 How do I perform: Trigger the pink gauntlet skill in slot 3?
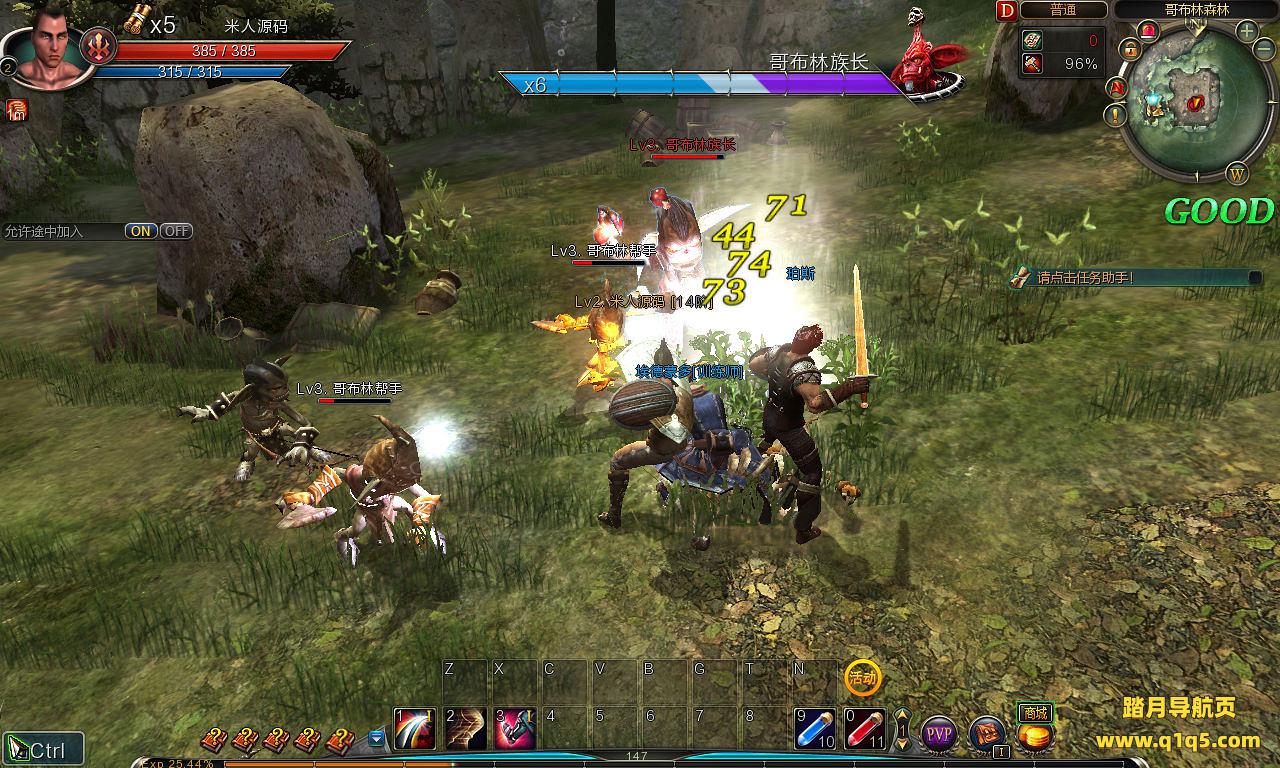coord(515,730)
